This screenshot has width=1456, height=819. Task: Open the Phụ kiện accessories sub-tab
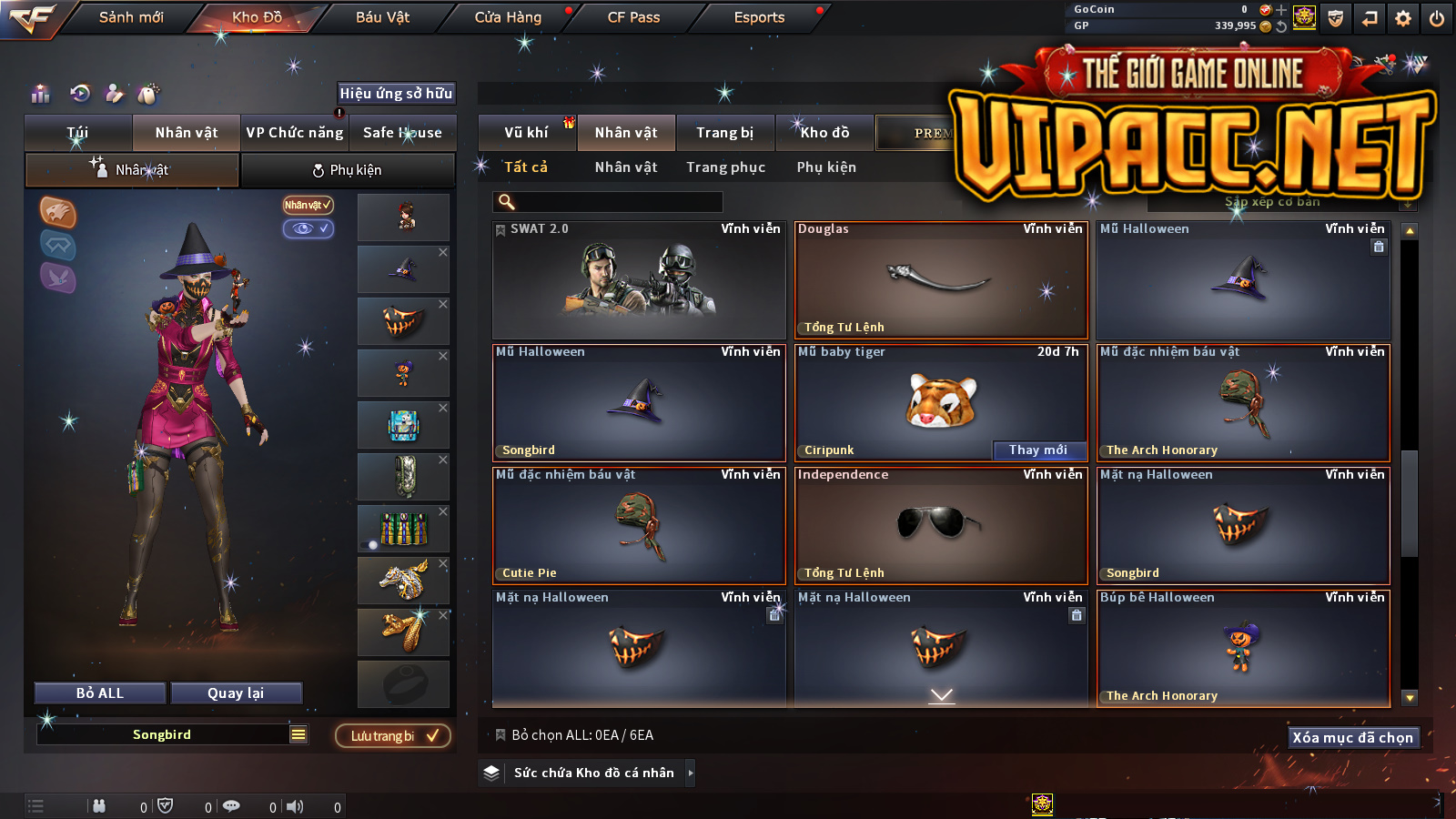tap(348, 170)
